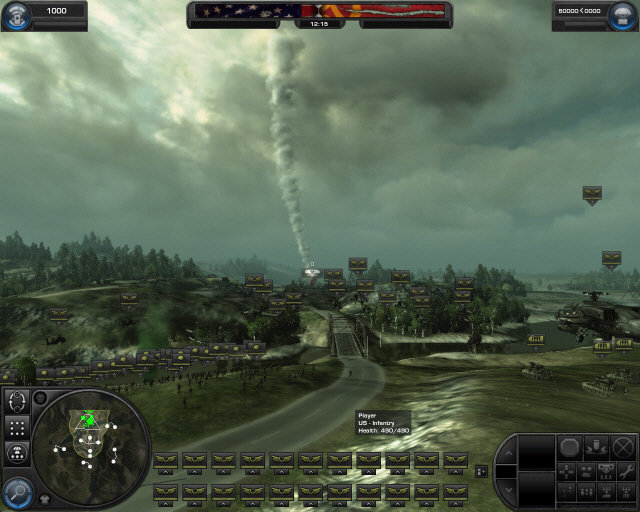The height and width of the screenshot is (512, 640).
Task: Select the reinforcements rotating arrows button
Action: point(17,402)
